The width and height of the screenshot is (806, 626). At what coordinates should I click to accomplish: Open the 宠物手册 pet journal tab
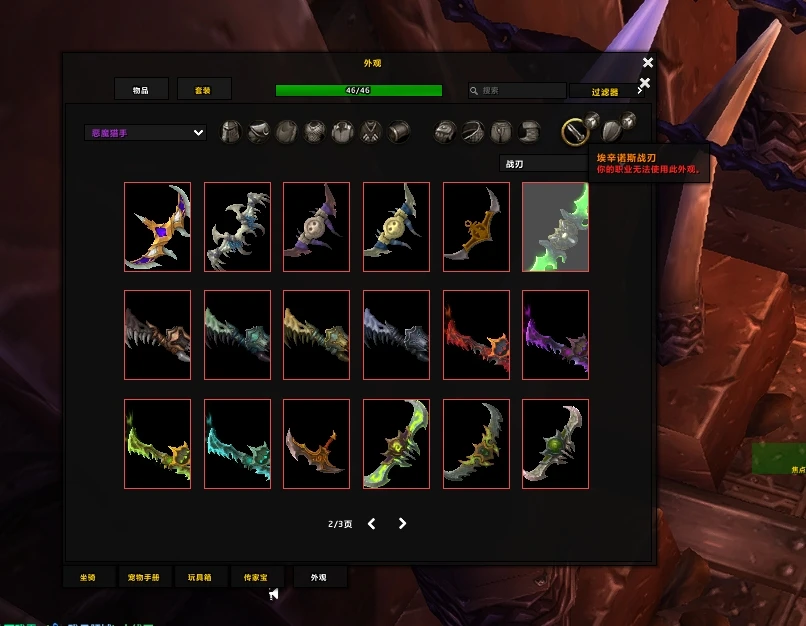pos(144,577)
